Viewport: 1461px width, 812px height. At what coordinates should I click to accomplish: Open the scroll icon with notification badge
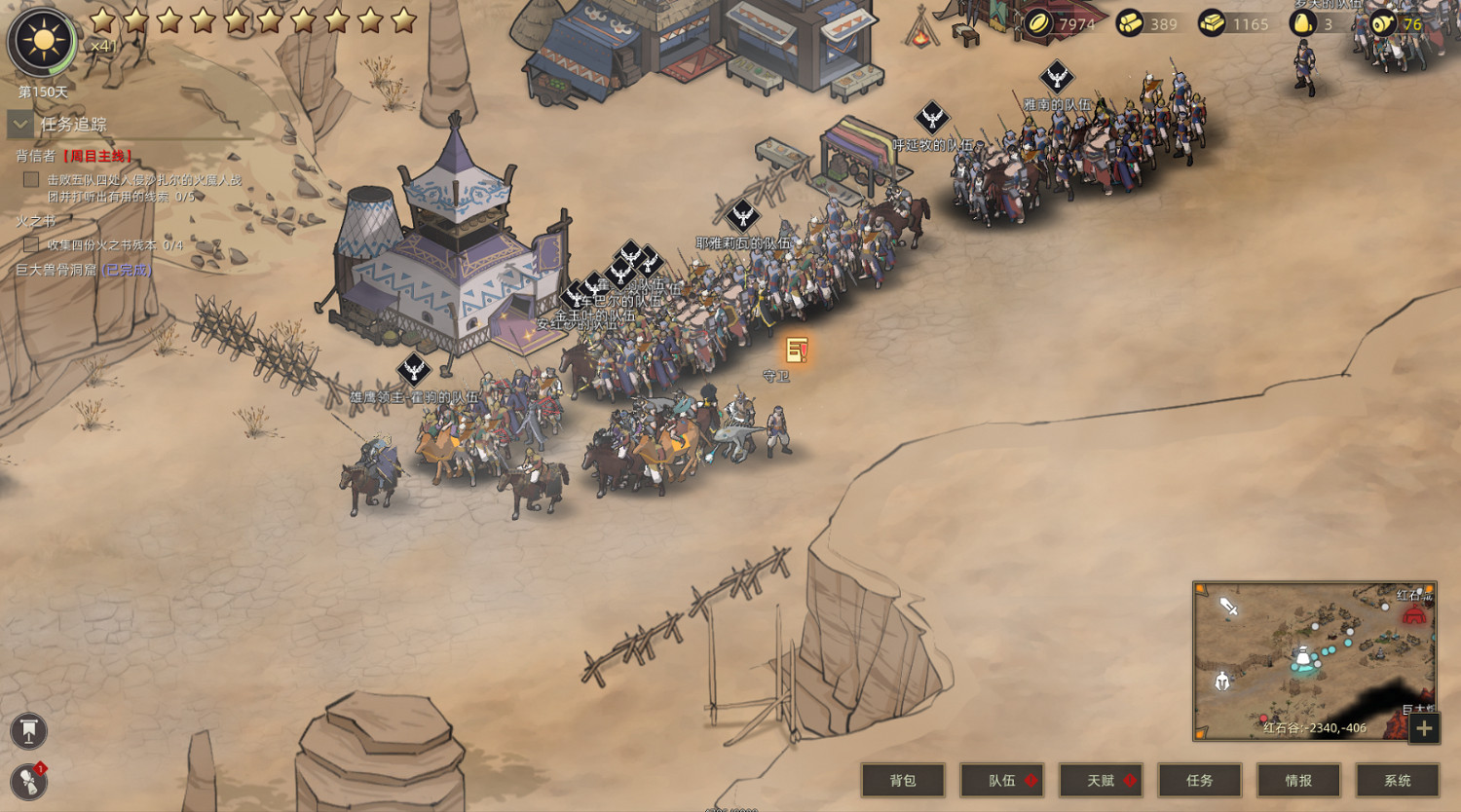(x=29, y=781)
